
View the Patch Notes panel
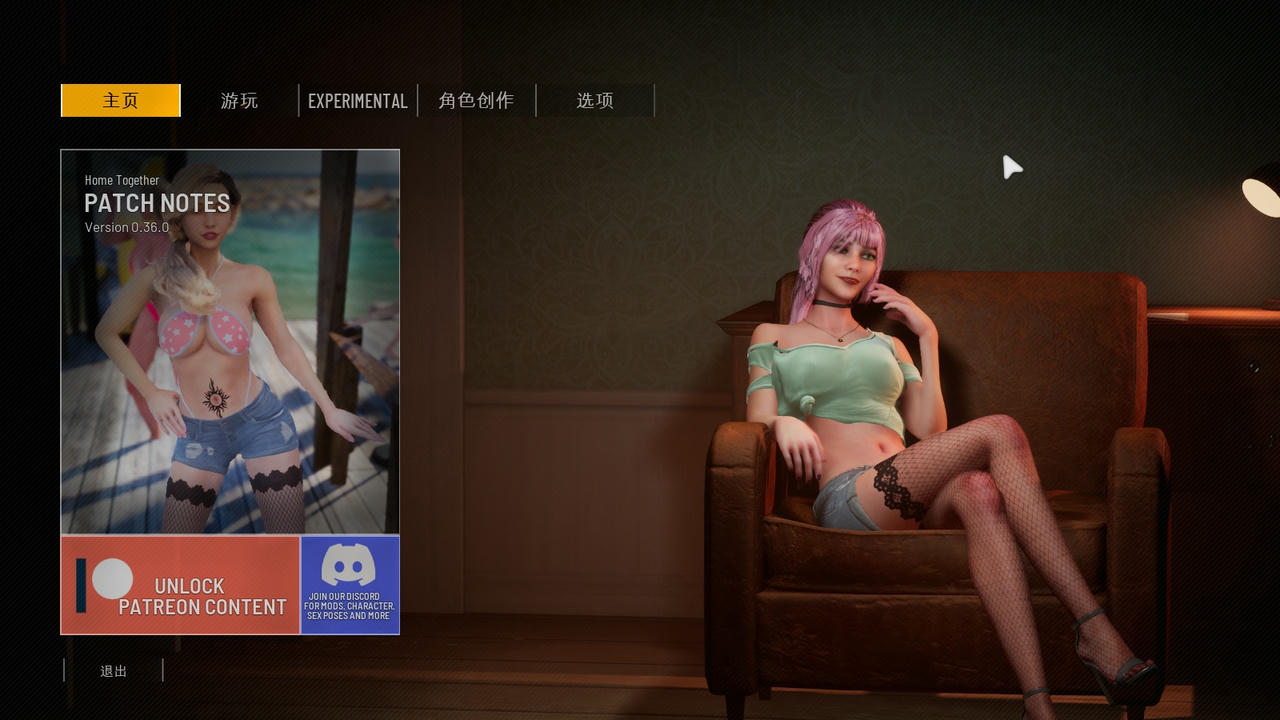(230, 340)
